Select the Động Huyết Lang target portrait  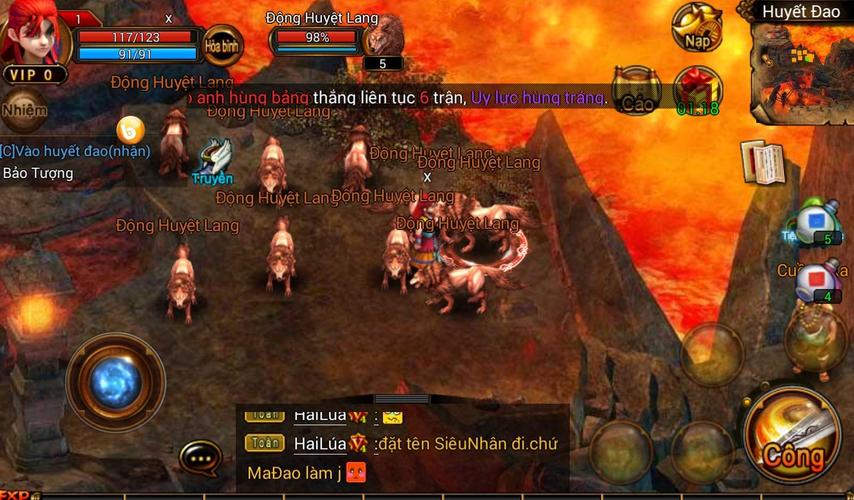pyautogui.click(x=382, y=38)
